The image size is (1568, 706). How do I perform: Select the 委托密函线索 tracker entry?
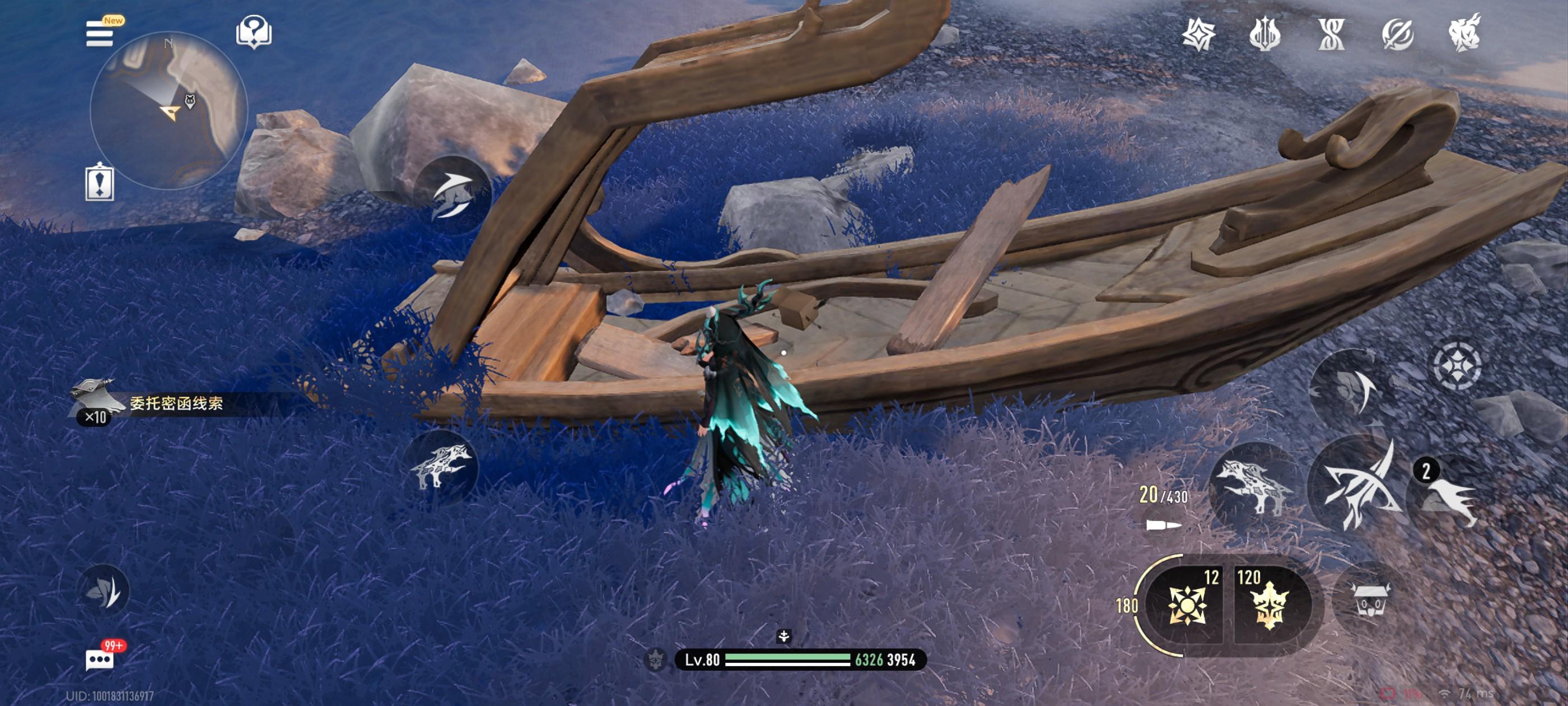[x=175, y=403]
